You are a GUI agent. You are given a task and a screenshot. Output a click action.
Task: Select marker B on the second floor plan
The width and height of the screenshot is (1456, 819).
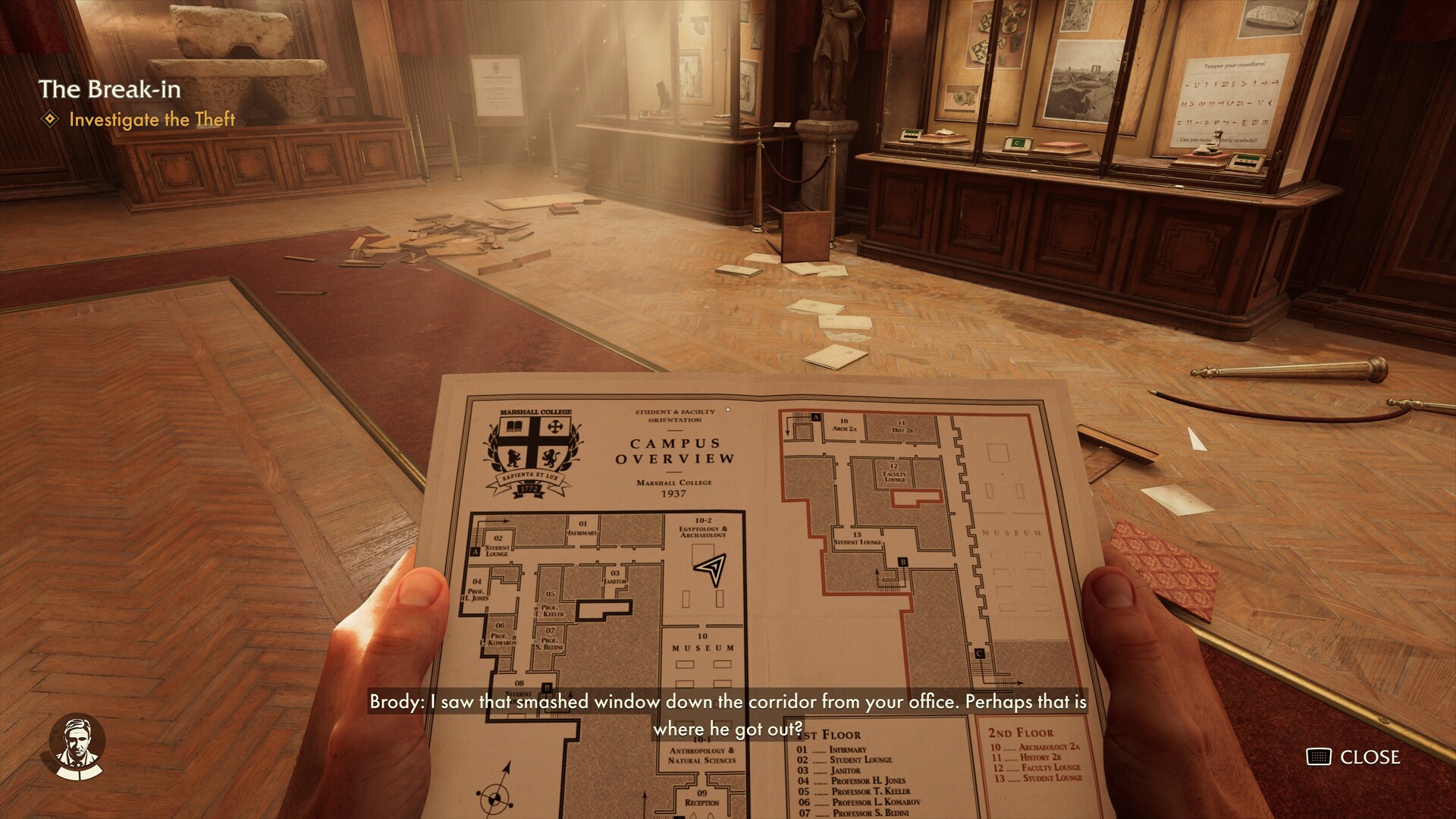[x=903, y=562]
